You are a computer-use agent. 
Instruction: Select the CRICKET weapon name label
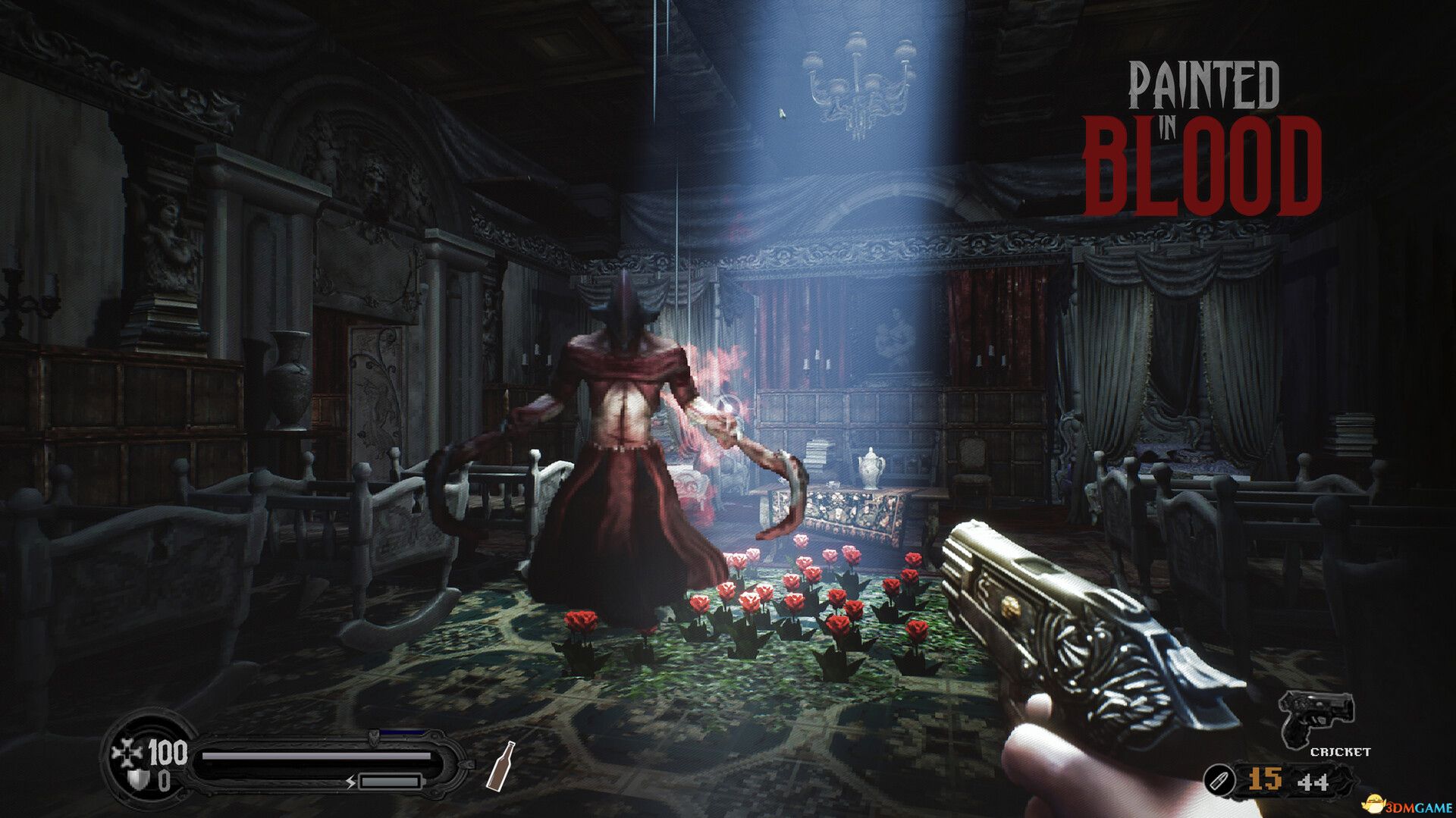click(x=1341, y=752)
